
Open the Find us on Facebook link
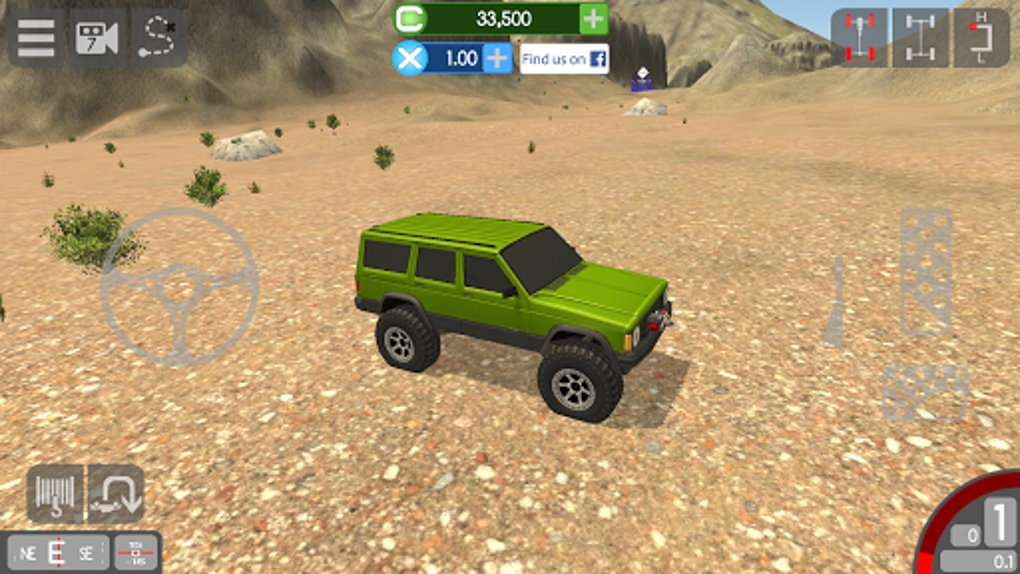coord(564,59)
